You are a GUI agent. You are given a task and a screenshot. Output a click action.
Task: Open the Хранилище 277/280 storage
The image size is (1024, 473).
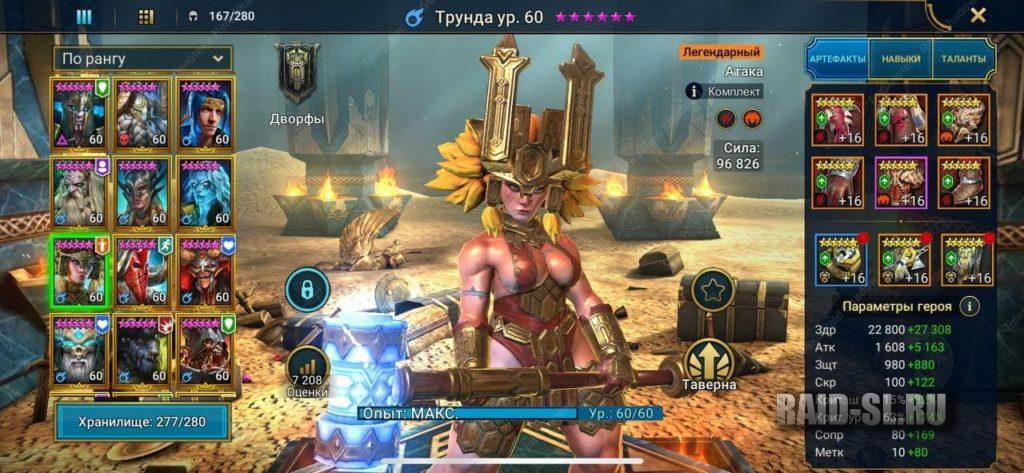(142, 422)
